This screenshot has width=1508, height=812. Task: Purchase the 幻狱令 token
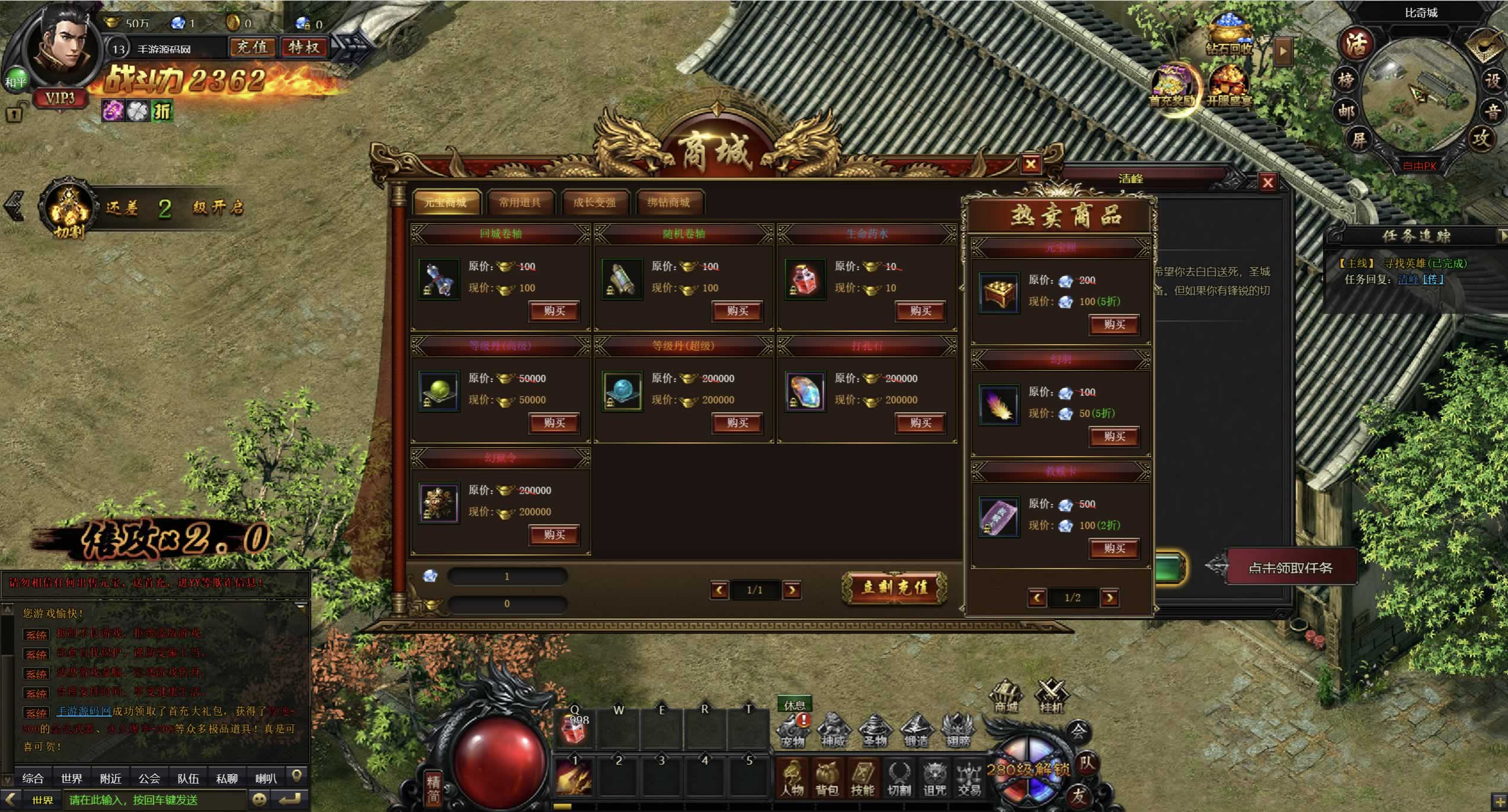click(554, 535)
